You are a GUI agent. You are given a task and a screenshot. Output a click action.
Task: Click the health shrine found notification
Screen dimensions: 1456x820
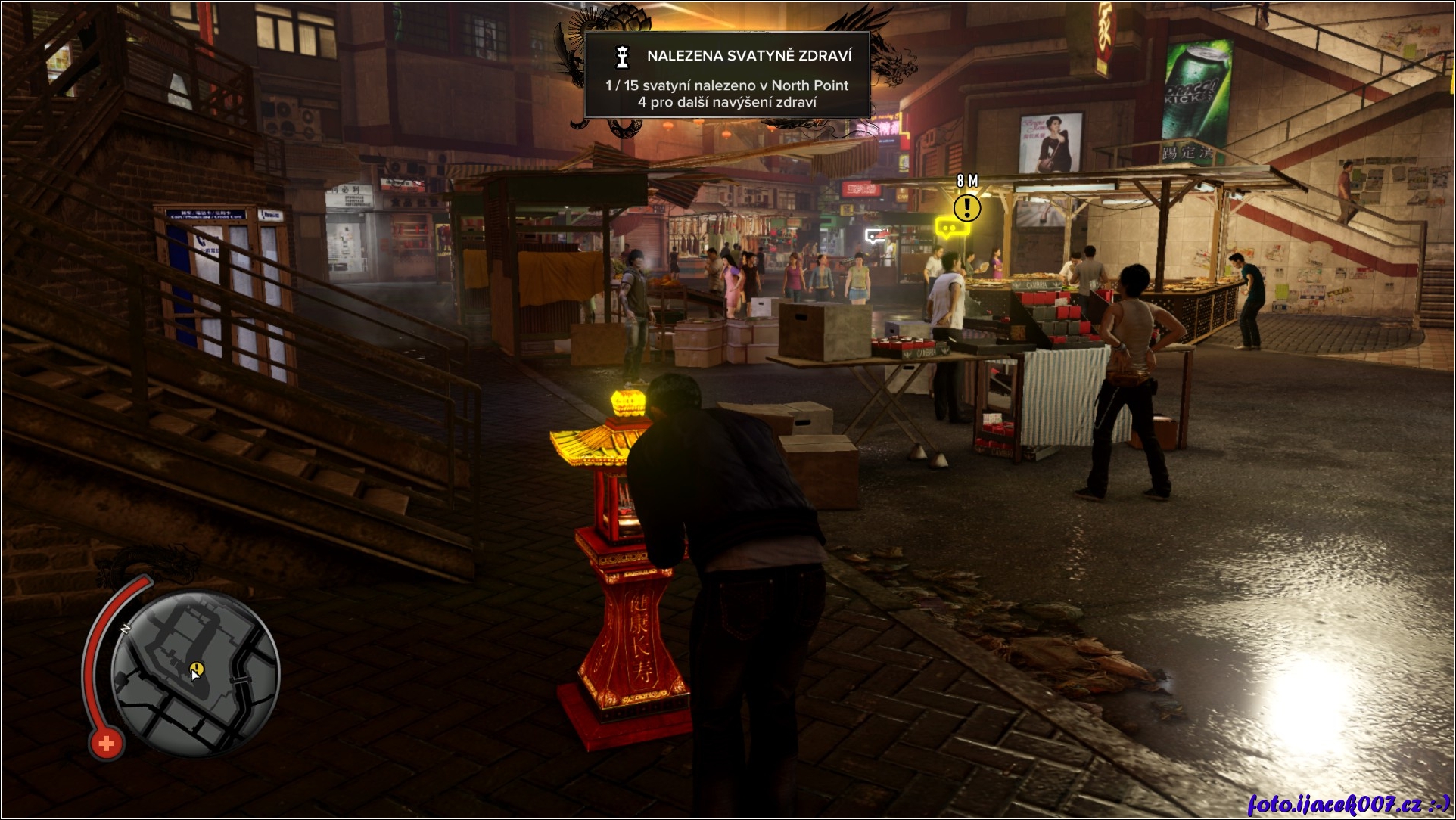pyautogui.click(x=727, y=75)
